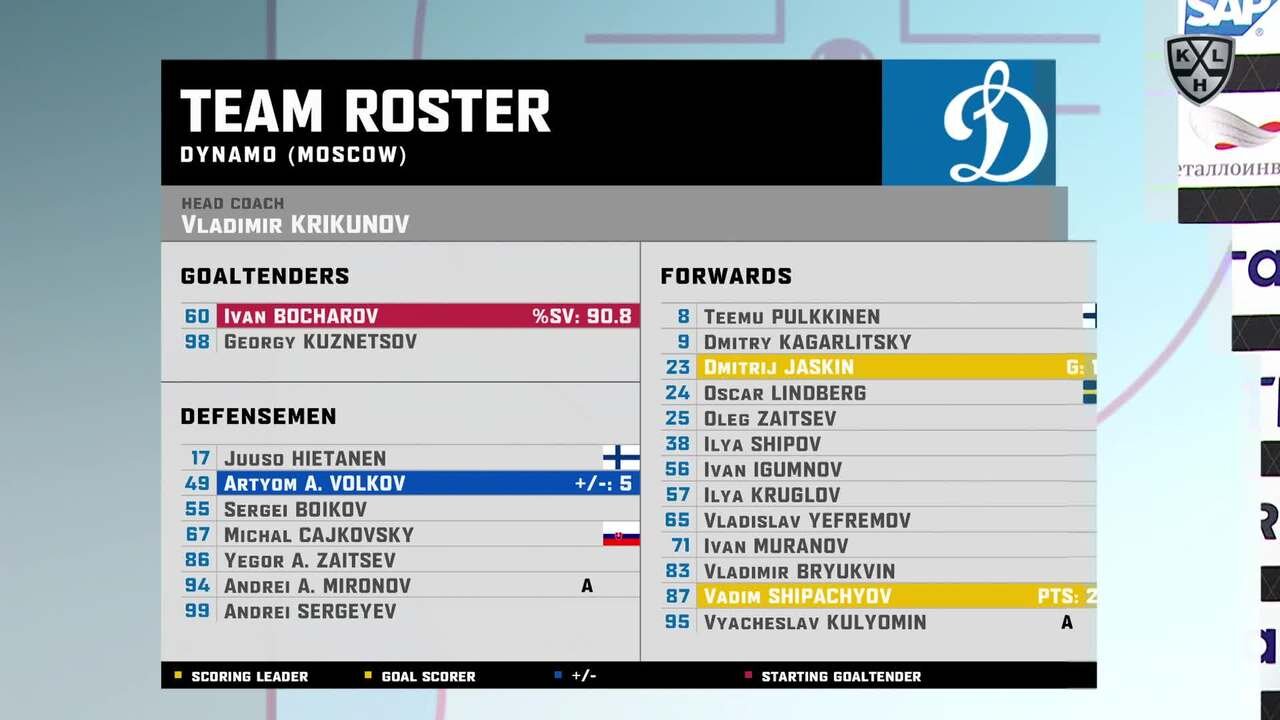The image size is (1280, 720).
Task: Select forward Teemu Pulkkinen
Action: pyautogui.click(x=878, y=316)
